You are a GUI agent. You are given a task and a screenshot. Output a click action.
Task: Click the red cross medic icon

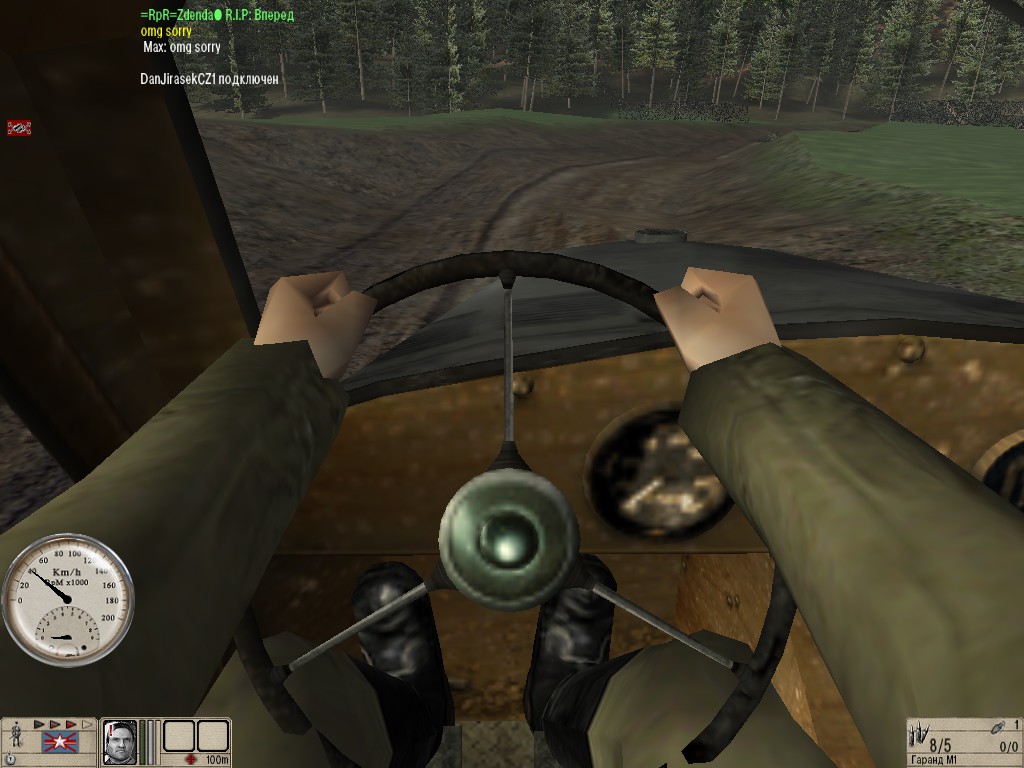(190, 760)
